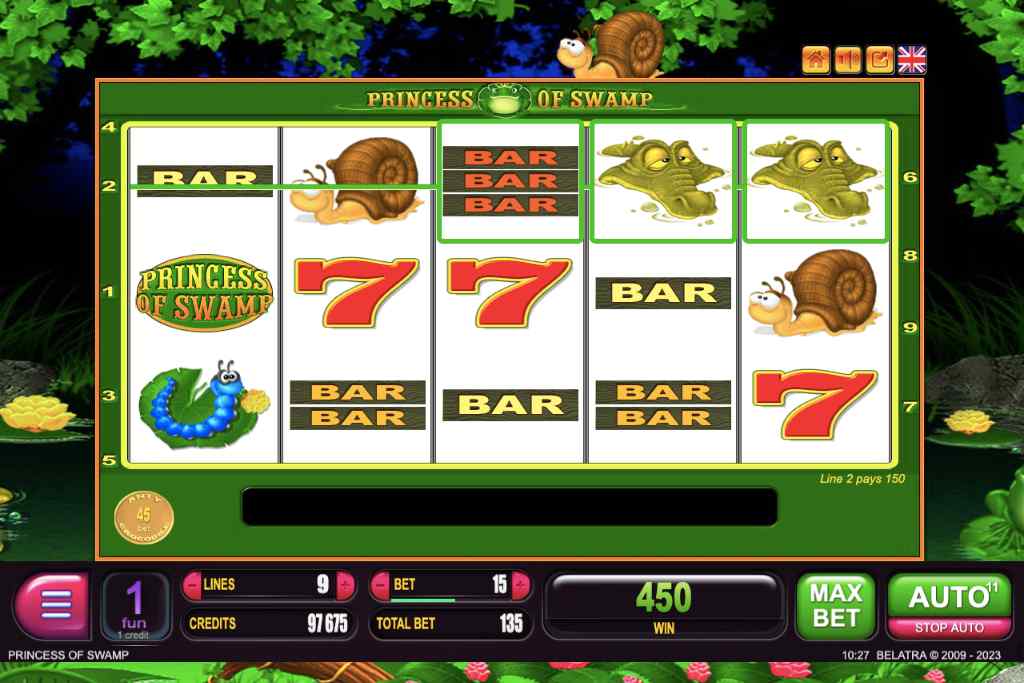1024x683 pixels.
Task: Change the 1 fun coin denomination
Action: pos(134,606)
